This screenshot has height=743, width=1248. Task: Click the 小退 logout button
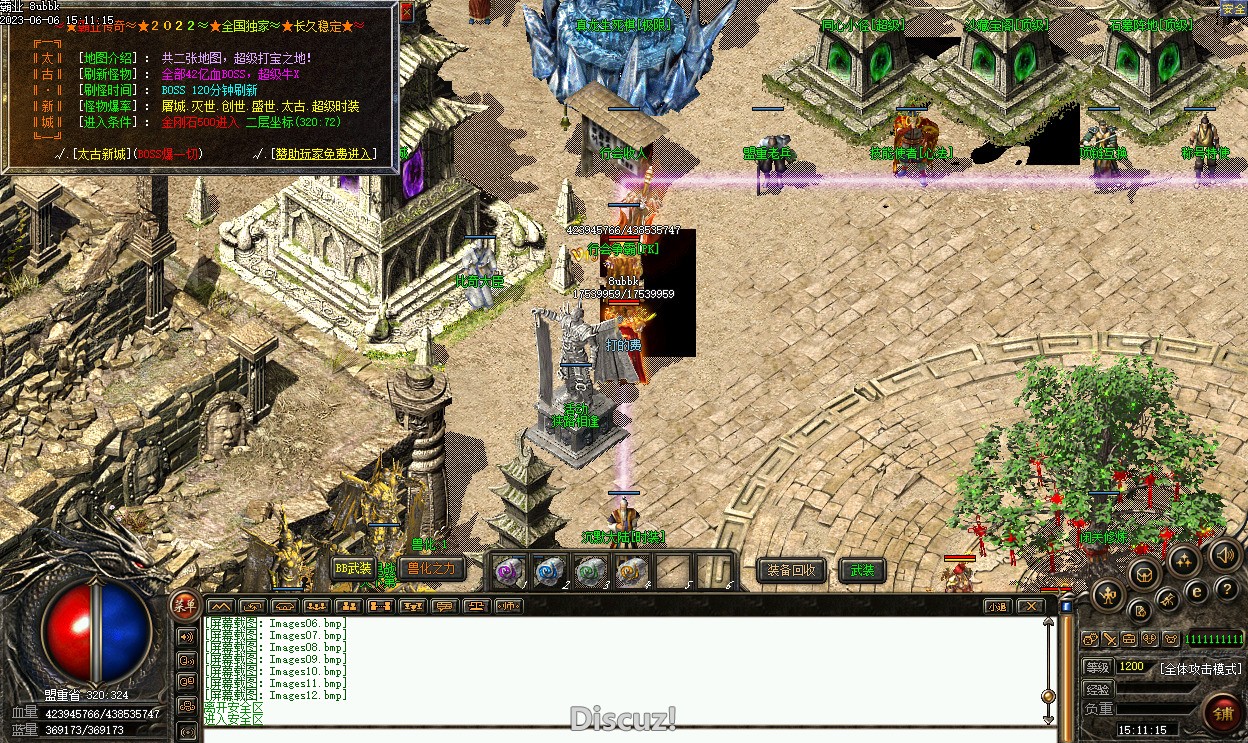point(997,606)
